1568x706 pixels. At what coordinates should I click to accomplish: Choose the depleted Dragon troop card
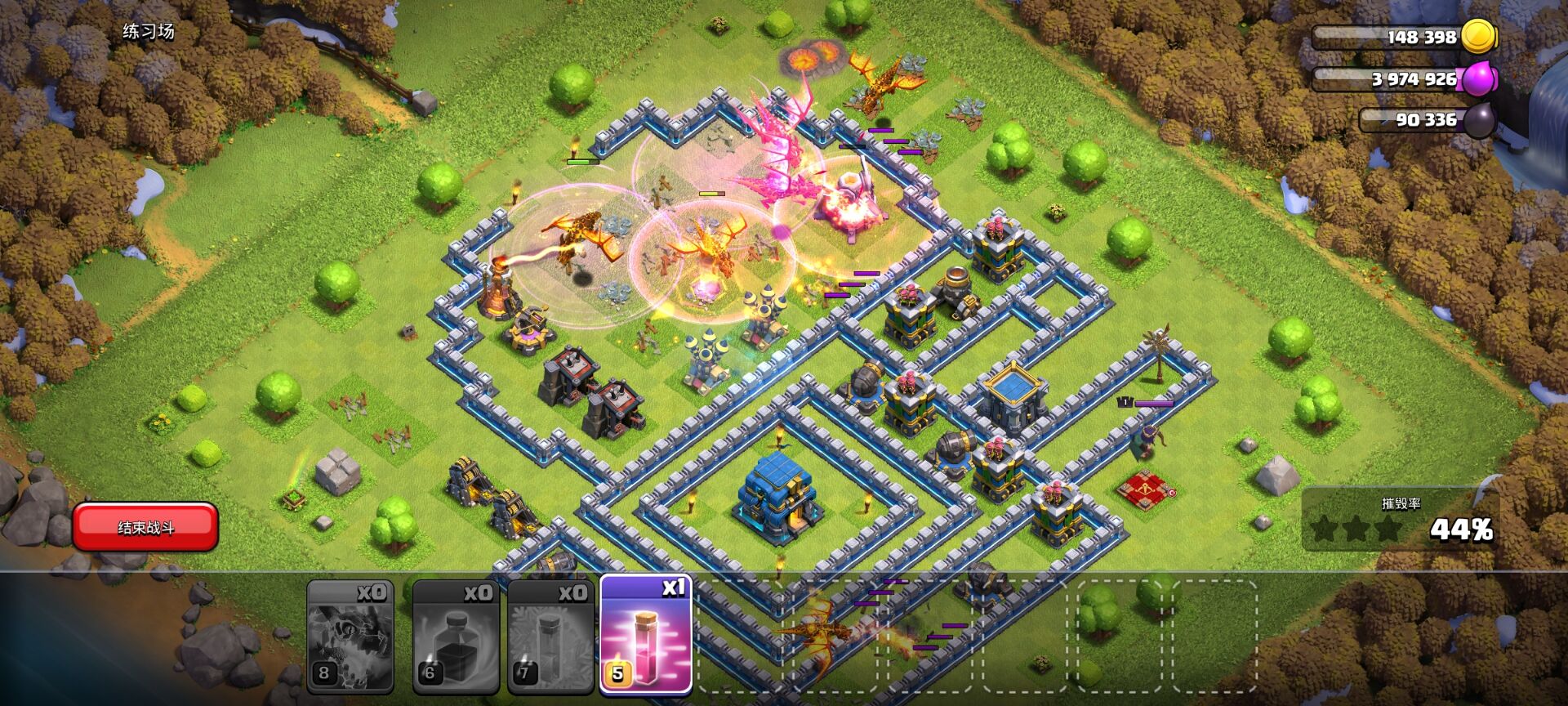point(350,637)
